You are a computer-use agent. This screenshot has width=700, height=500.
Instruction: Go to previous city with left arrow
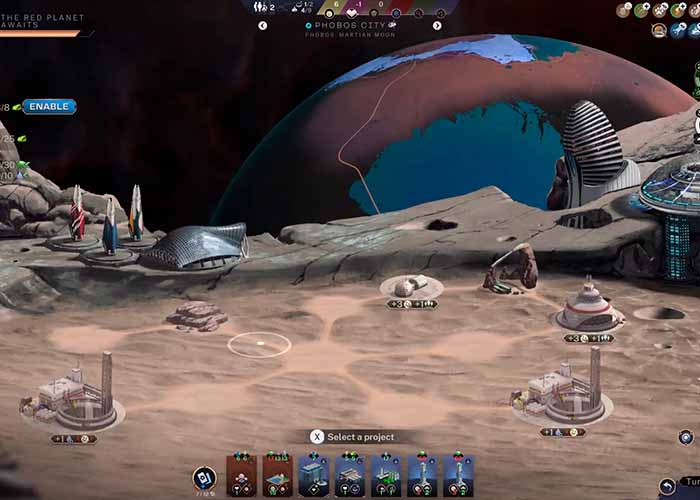tap(263, 26)
